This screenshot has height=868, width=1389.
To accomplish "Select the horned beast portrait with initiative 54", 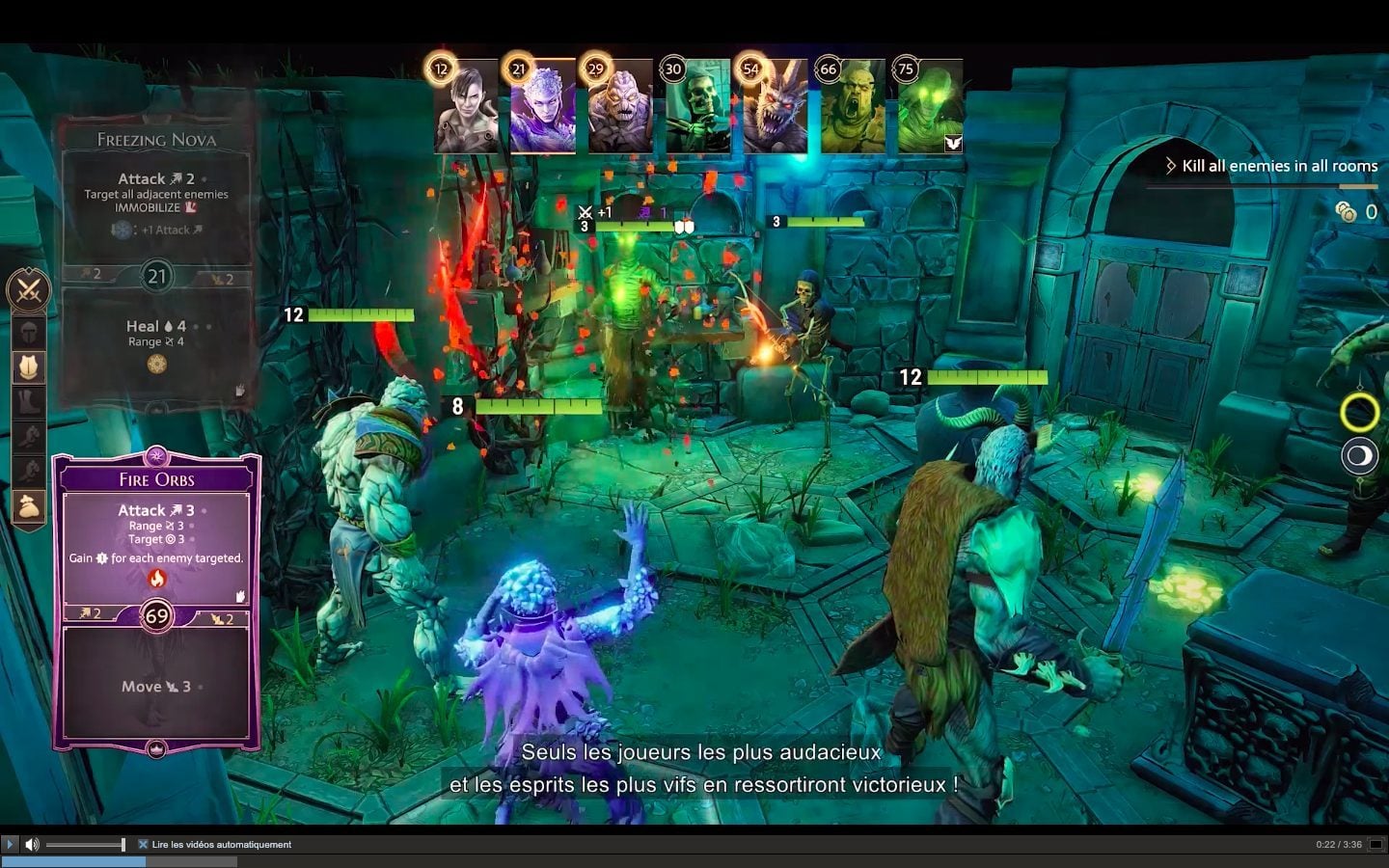I will tap(775, 108).
